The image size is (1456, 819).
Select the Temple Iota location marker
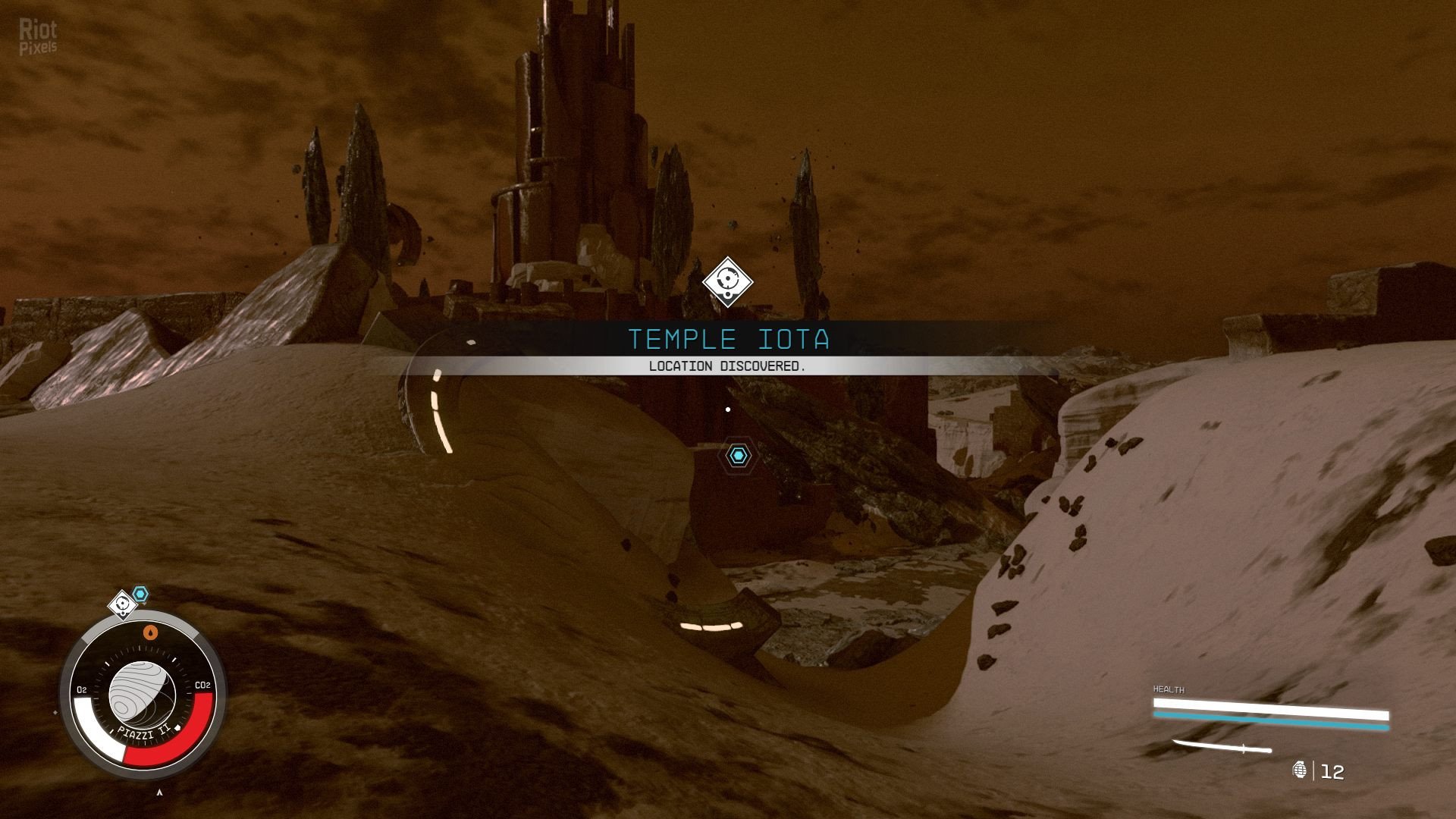(x=727, y=282)
